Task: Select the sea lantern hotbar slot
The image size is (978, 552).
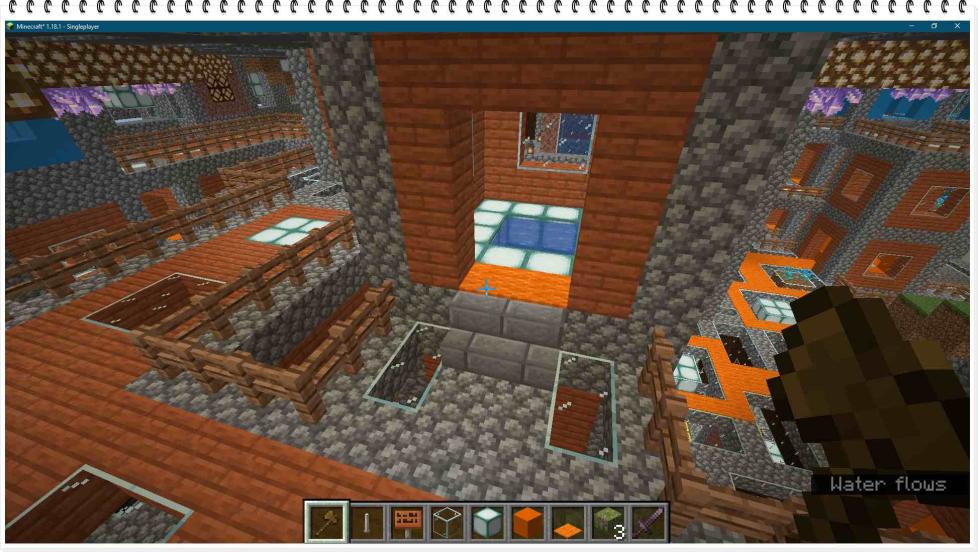Action: (487, 522)
